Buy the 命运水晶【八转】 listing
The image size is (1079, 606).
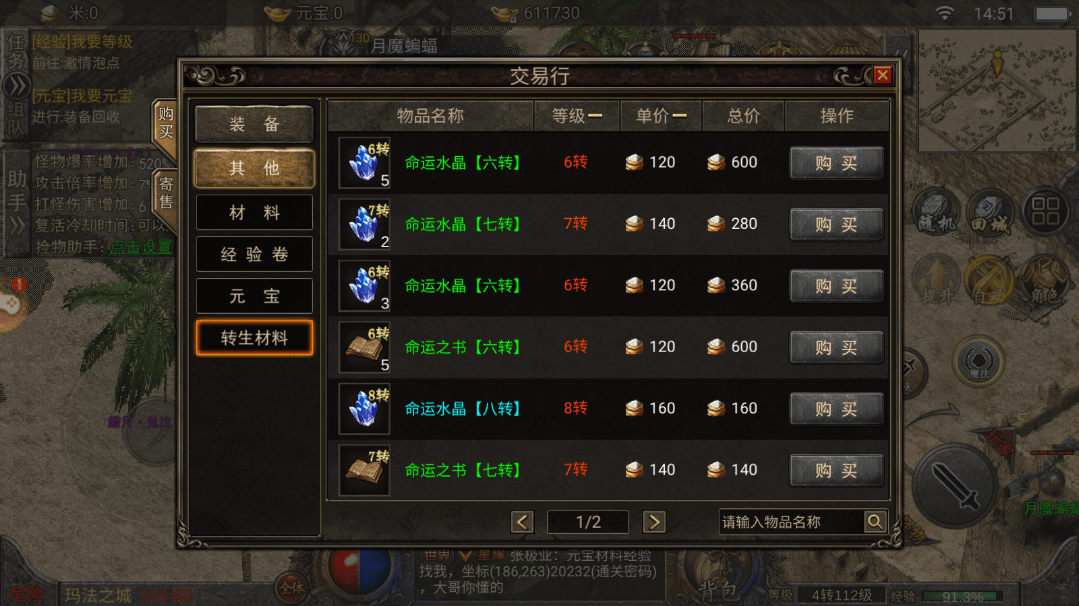tap(836, 408)
